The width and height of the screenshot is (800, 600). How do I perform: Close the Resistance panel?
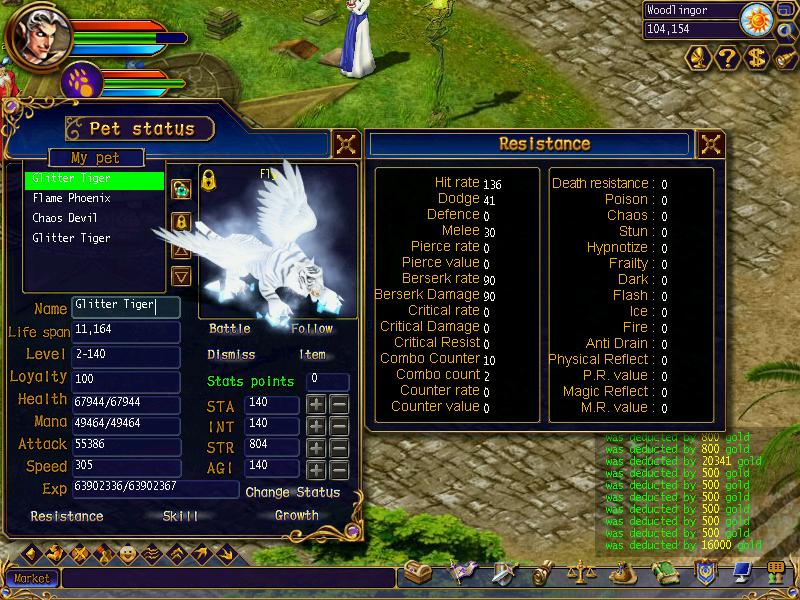709,143
